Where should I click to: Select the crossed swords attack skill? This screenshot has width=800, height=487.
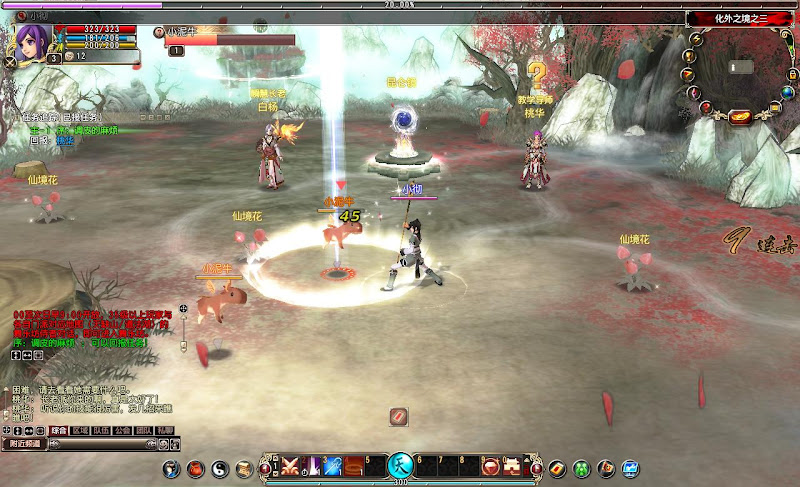pyautogui.click(x=291, y=467)
